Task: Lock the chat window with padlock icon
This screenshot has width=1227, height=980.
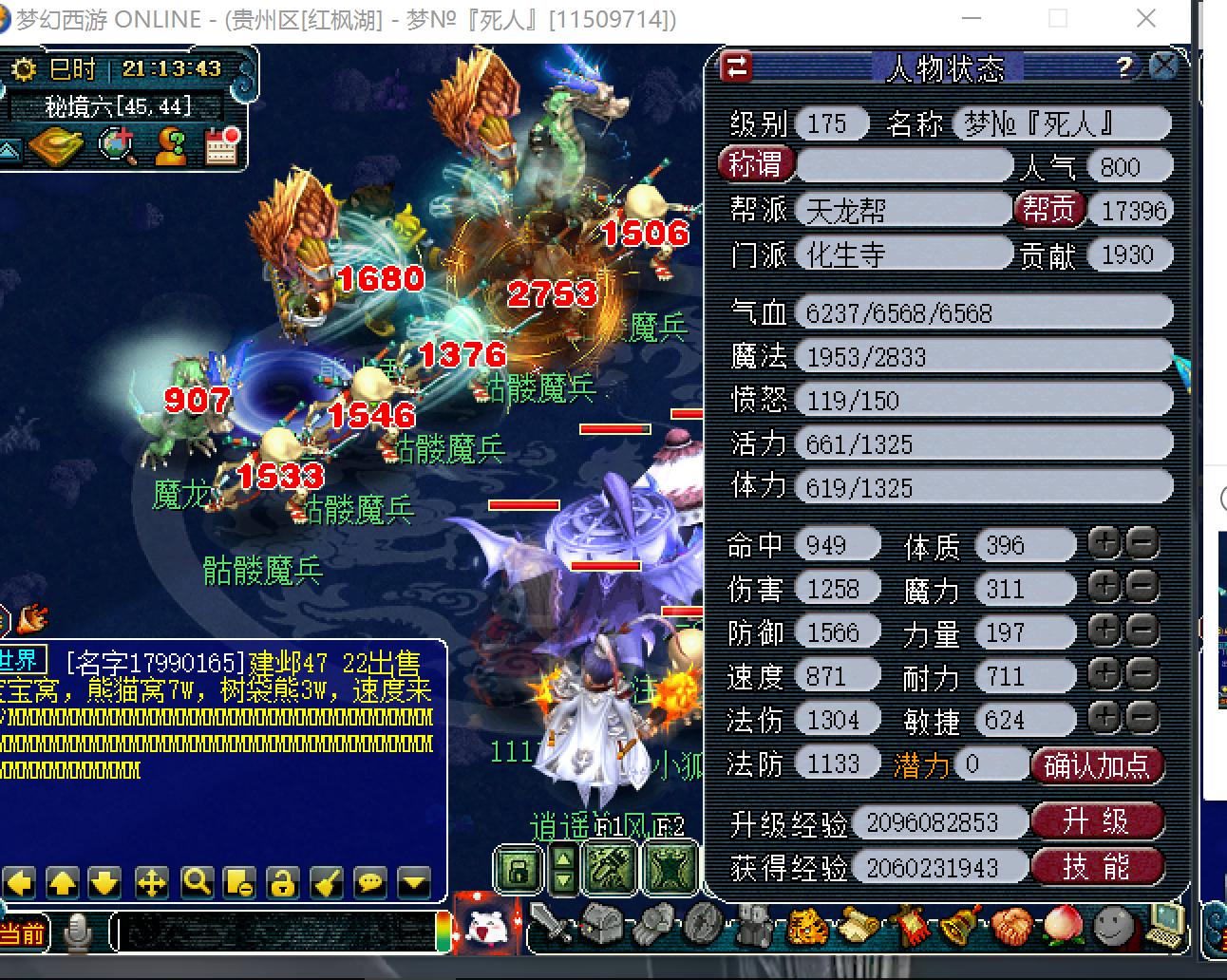Action: (x=281, y=883)
